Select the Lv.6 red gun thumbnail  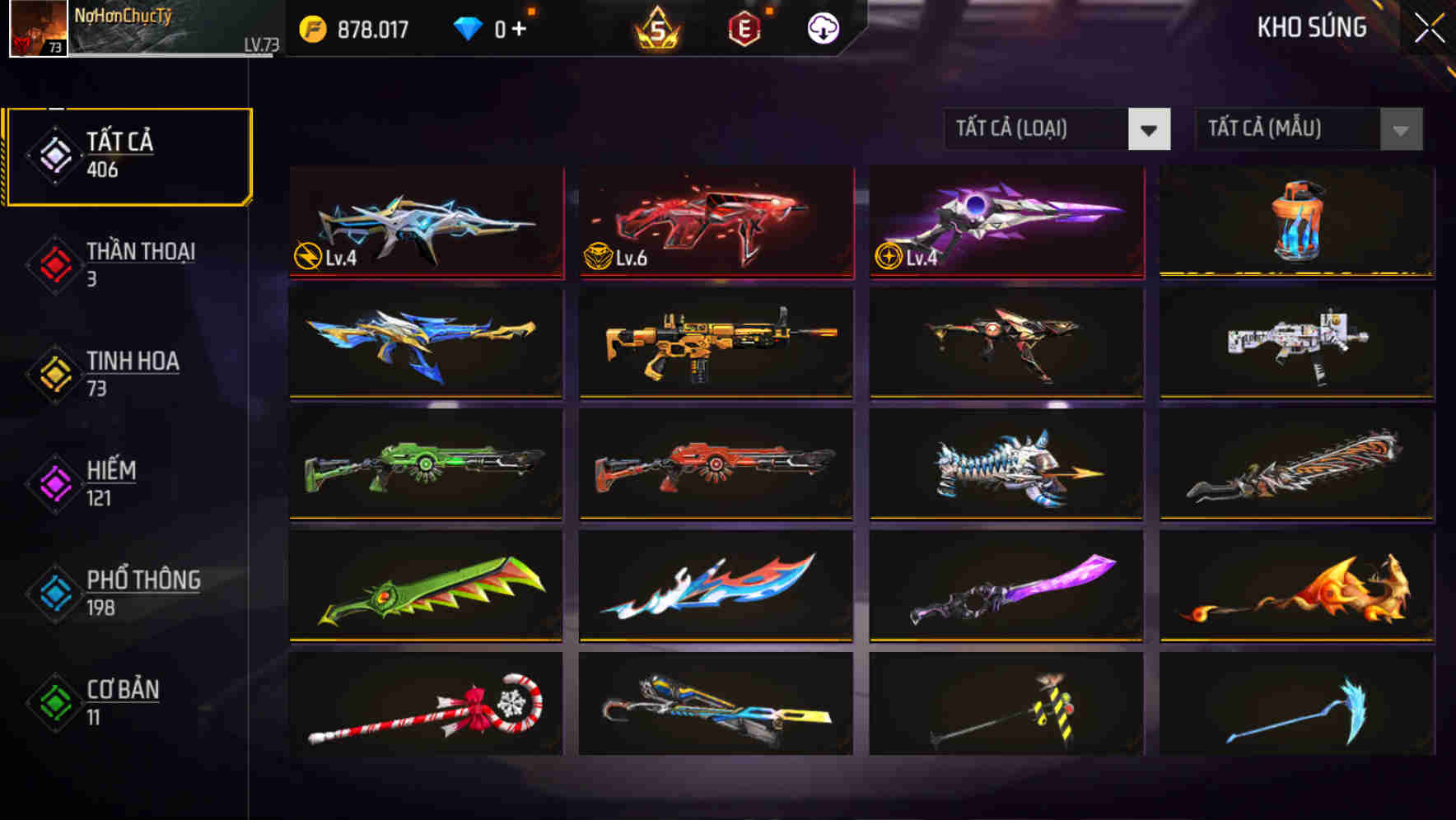point(715,224)
